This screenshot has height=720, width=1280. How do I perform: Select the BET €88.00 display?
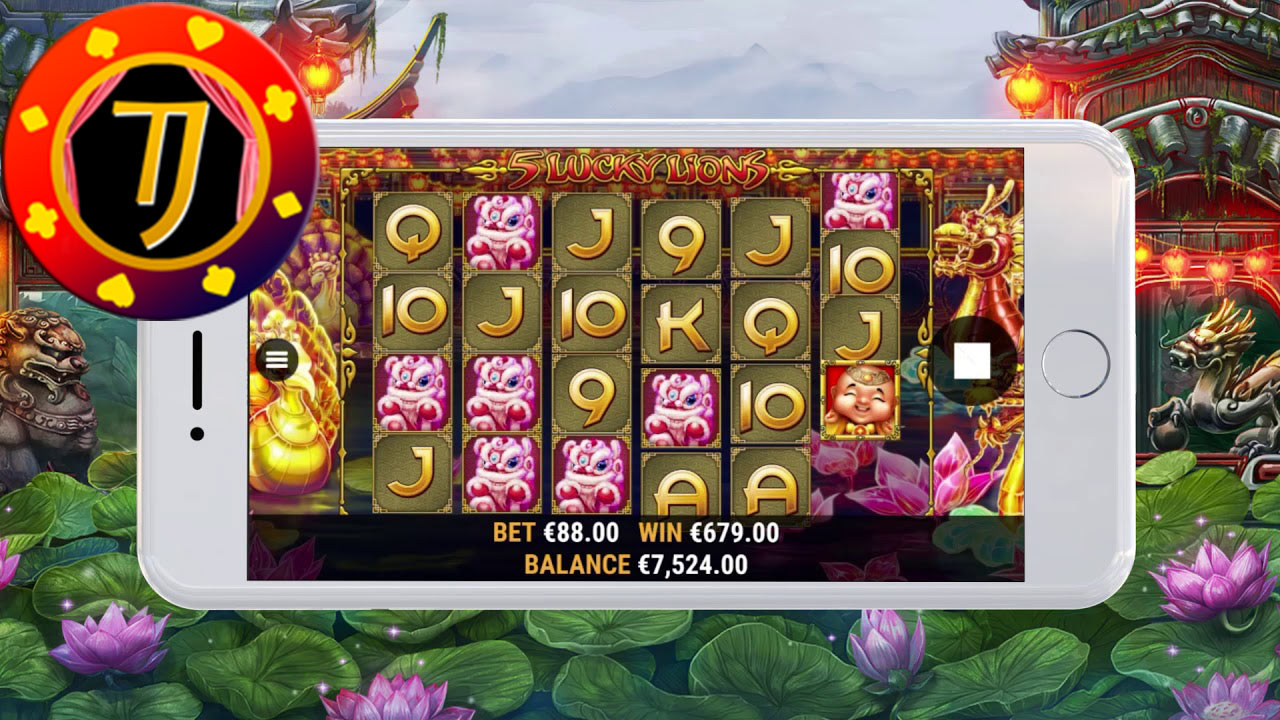(554, 533)
